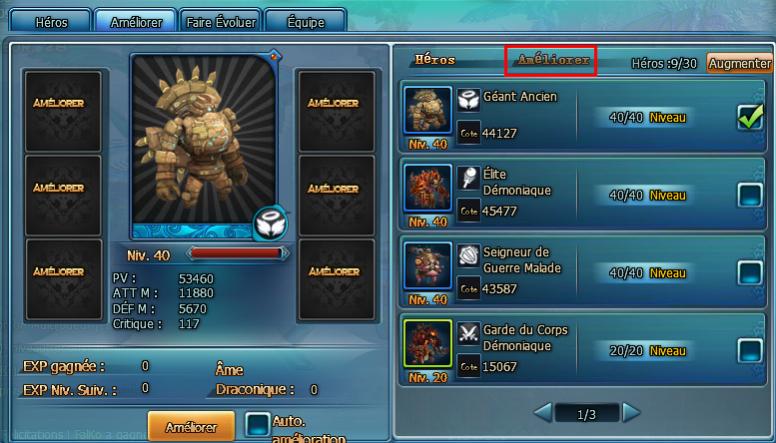
Task: Select the Garde du Corps Démoniaque portrait
Action: 428,345
